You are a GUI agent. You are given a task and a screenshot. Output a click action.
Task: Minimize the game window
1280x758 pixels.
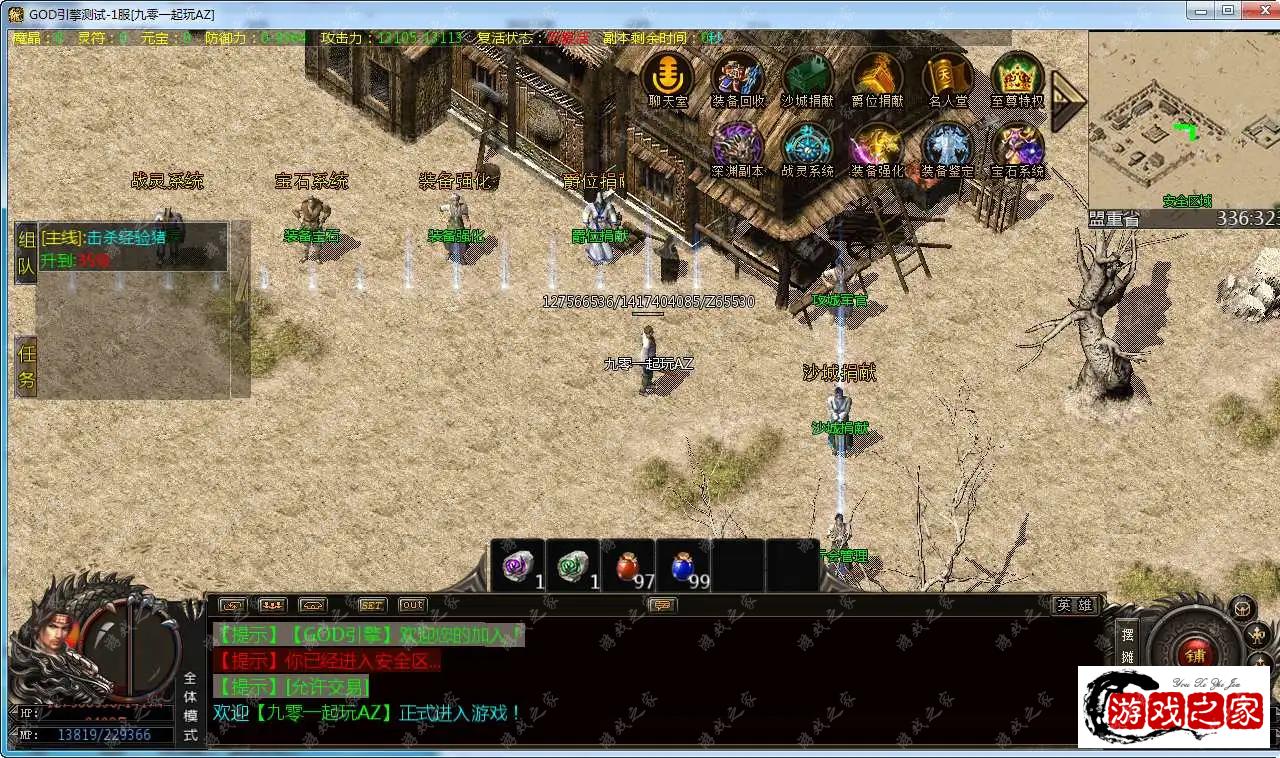pyautogui.click(x=1201, y=10)
